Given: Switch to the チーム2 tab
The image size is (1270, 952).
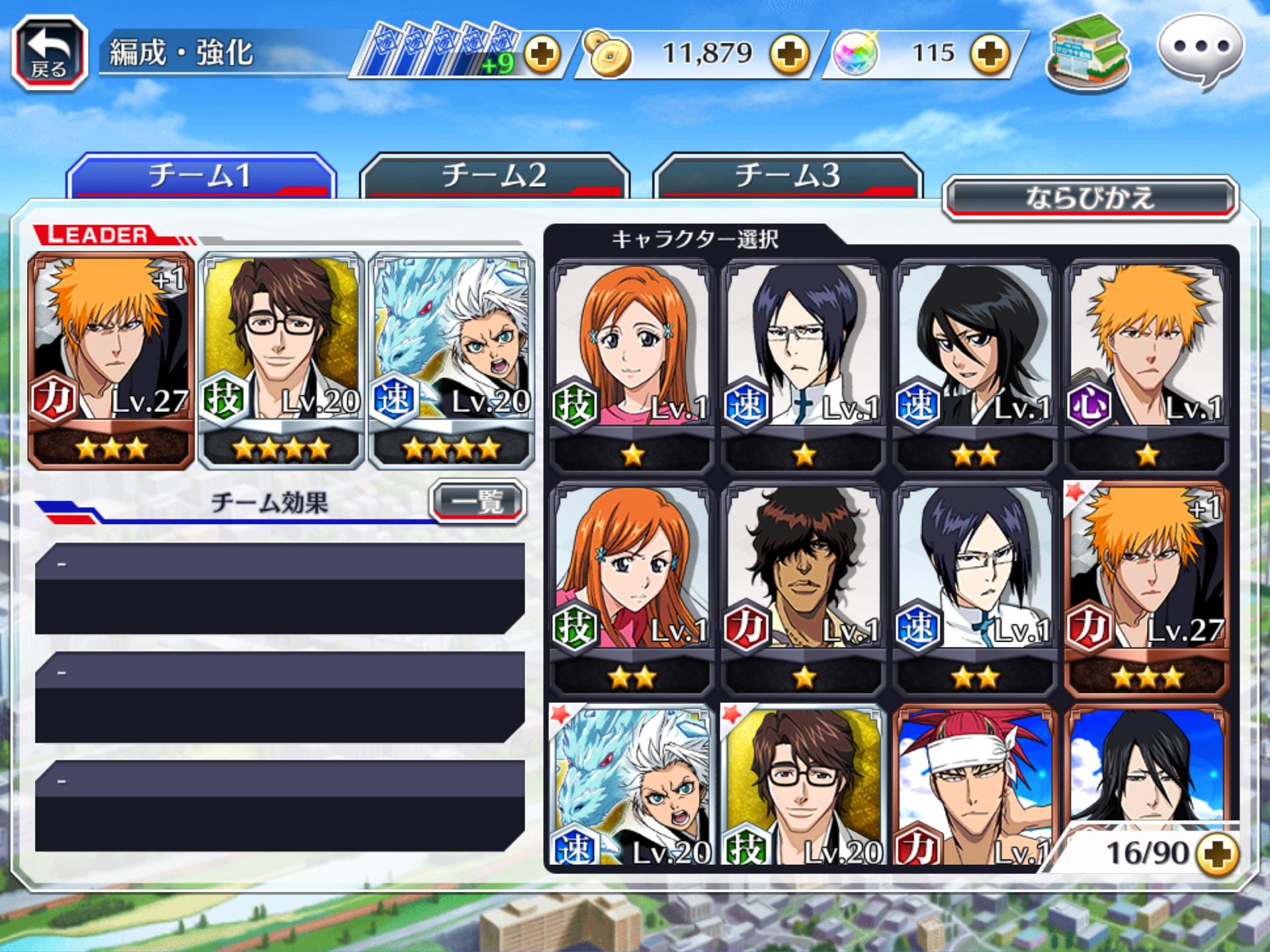Looking at the screenshot, I should (x=494, y=177).
